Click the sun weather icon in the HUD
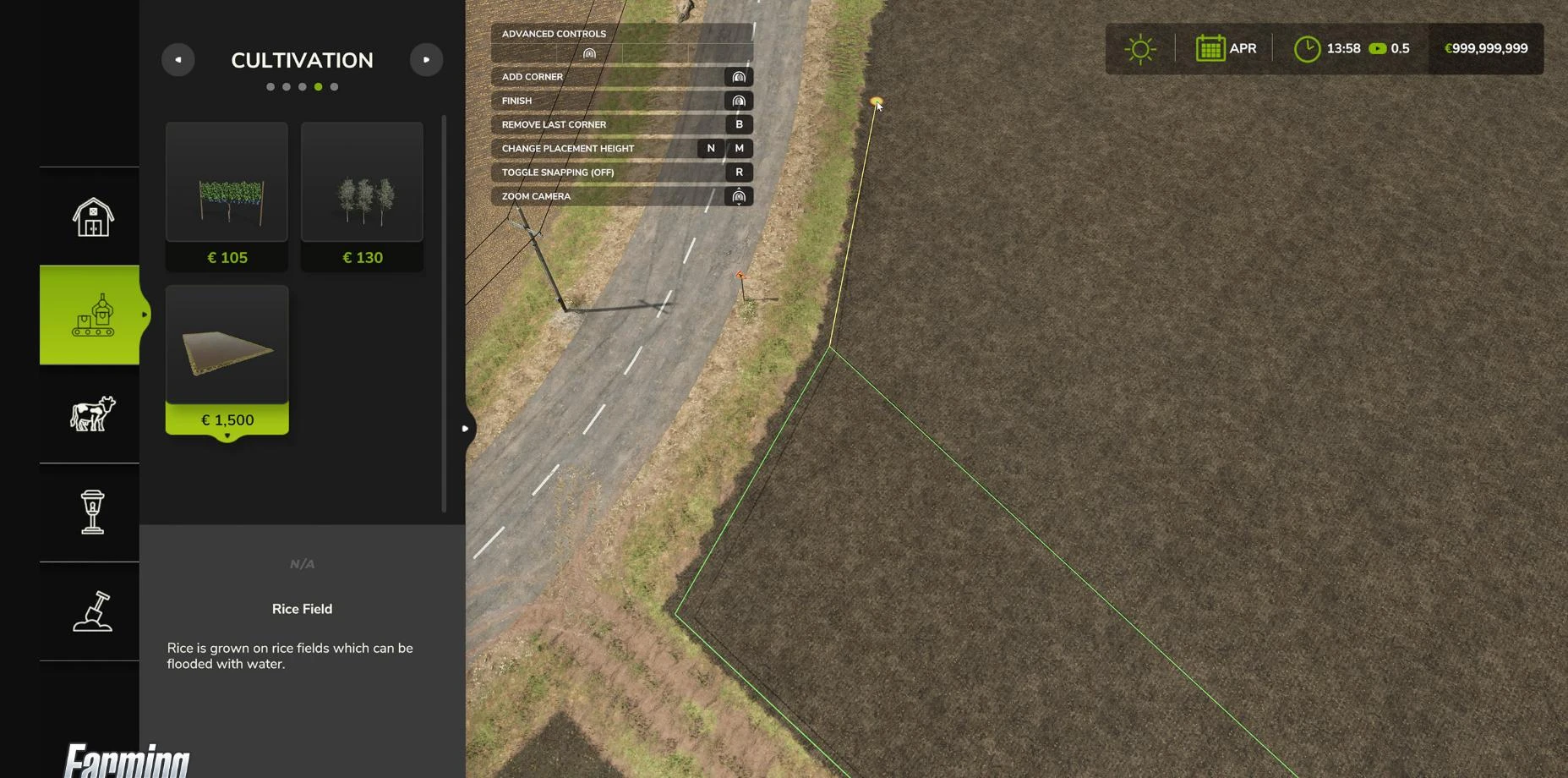This screenshot has width=1568, height=778. click(1140, 48)
